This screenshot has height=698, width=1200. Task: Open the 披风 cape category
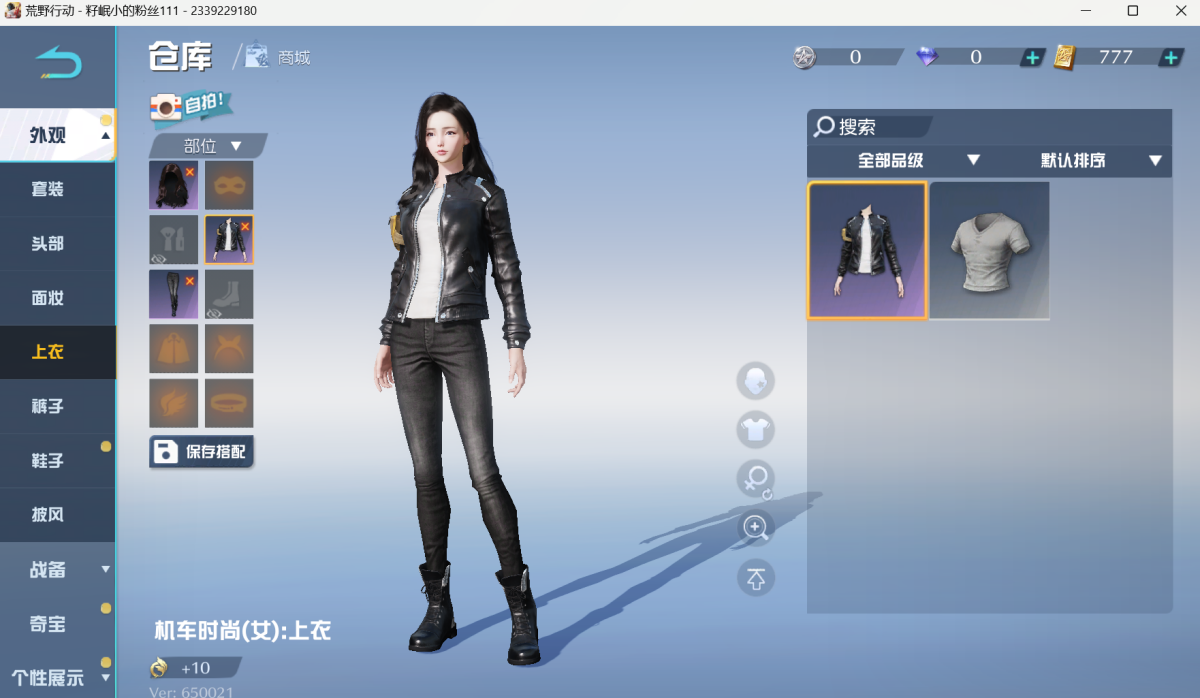pyautogui.click(x=47, y=515)
